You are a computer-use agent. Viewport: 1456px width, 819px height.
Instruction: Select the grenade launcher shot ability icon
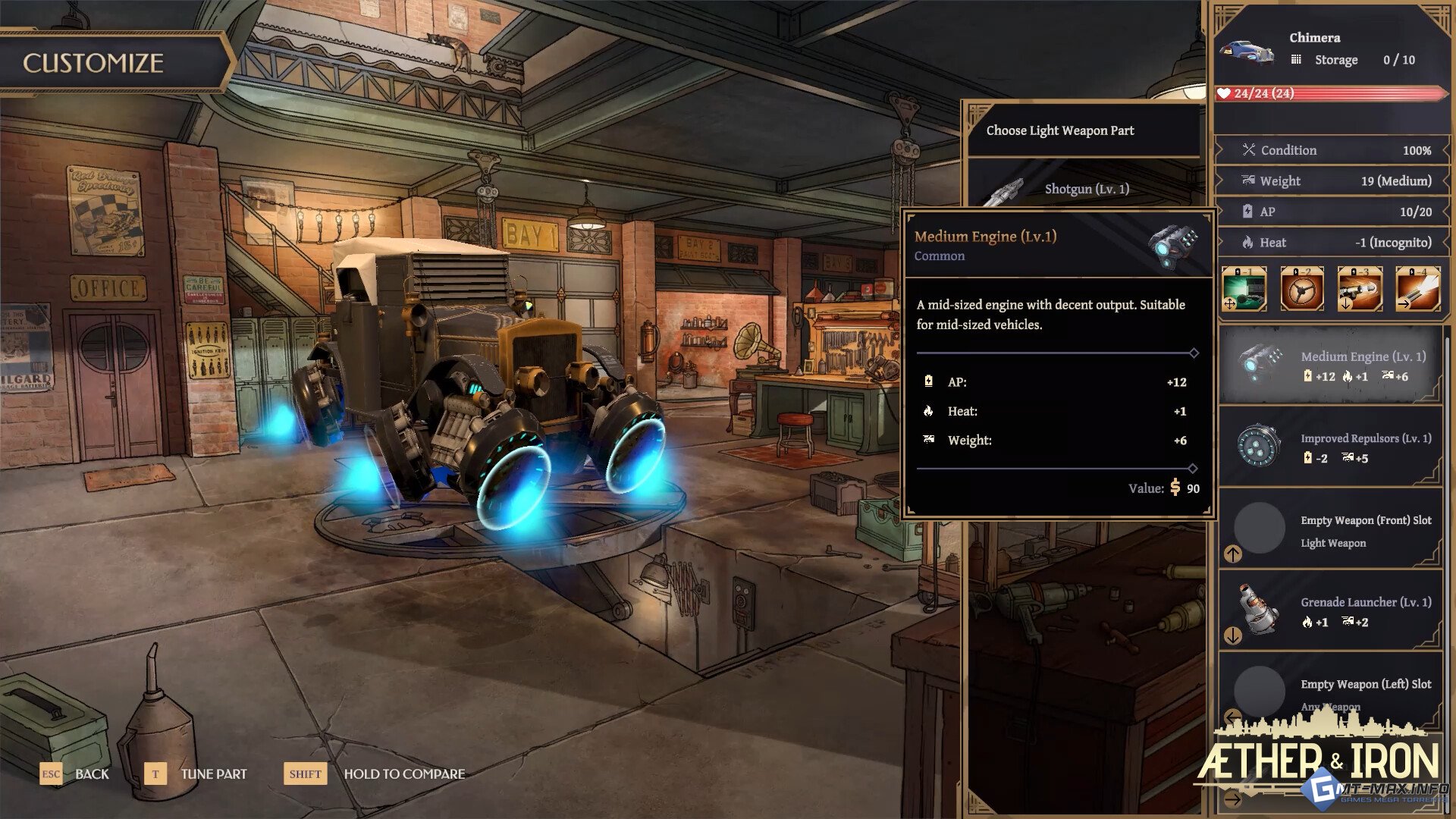pos(1360,289)
